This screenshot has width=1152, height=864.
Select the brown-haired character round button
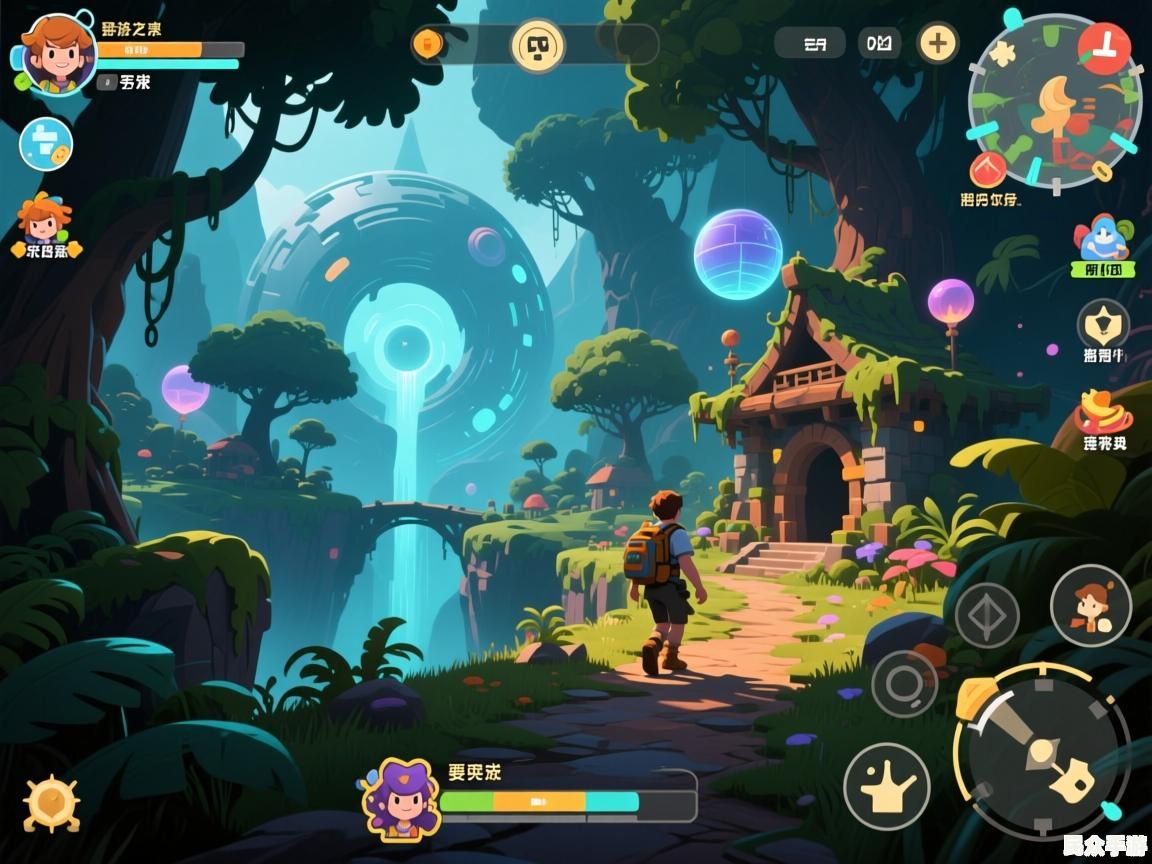(x=1090, y=605)
